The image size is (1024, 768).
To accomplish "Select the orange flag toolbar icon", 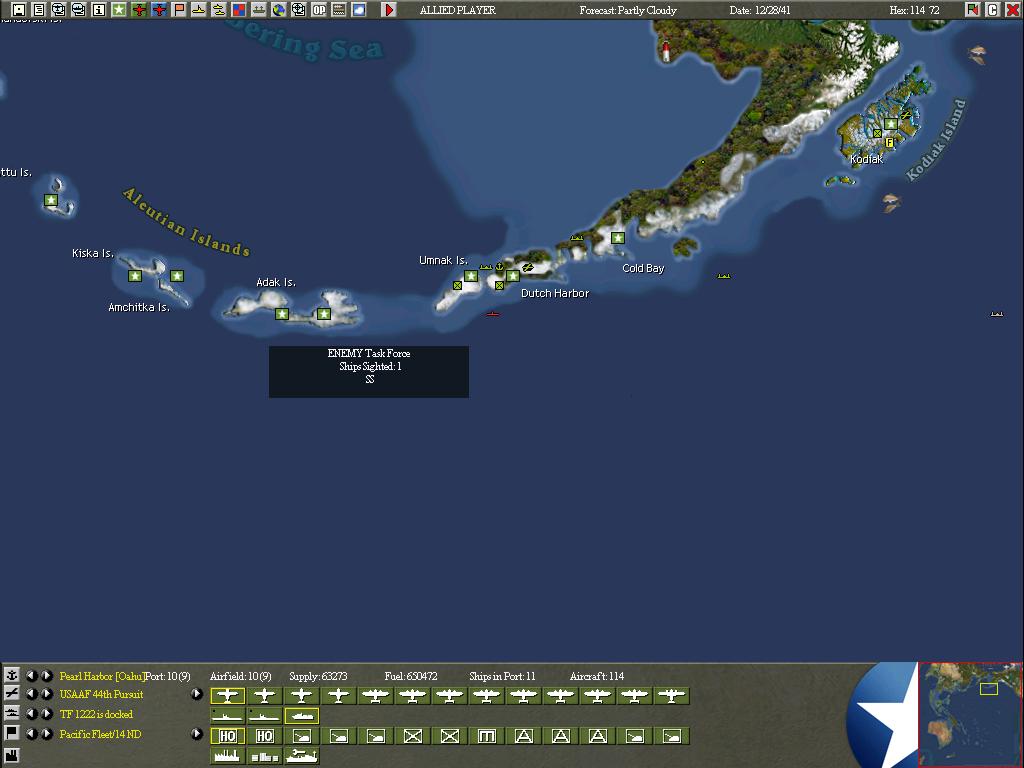I will tap(179, 10).
